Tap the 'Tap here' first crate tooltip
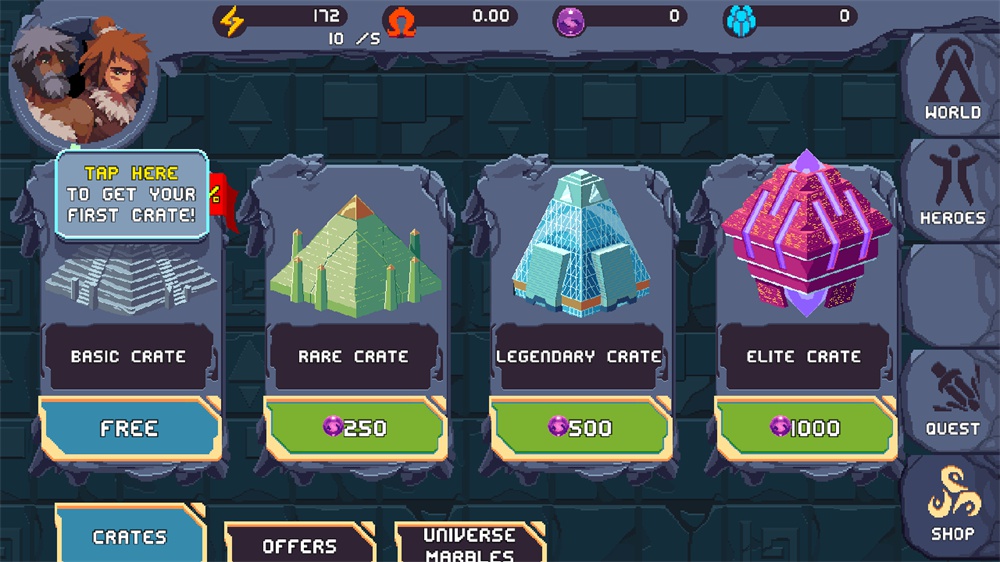The image size is (1000, 562). tap(131, 194)
